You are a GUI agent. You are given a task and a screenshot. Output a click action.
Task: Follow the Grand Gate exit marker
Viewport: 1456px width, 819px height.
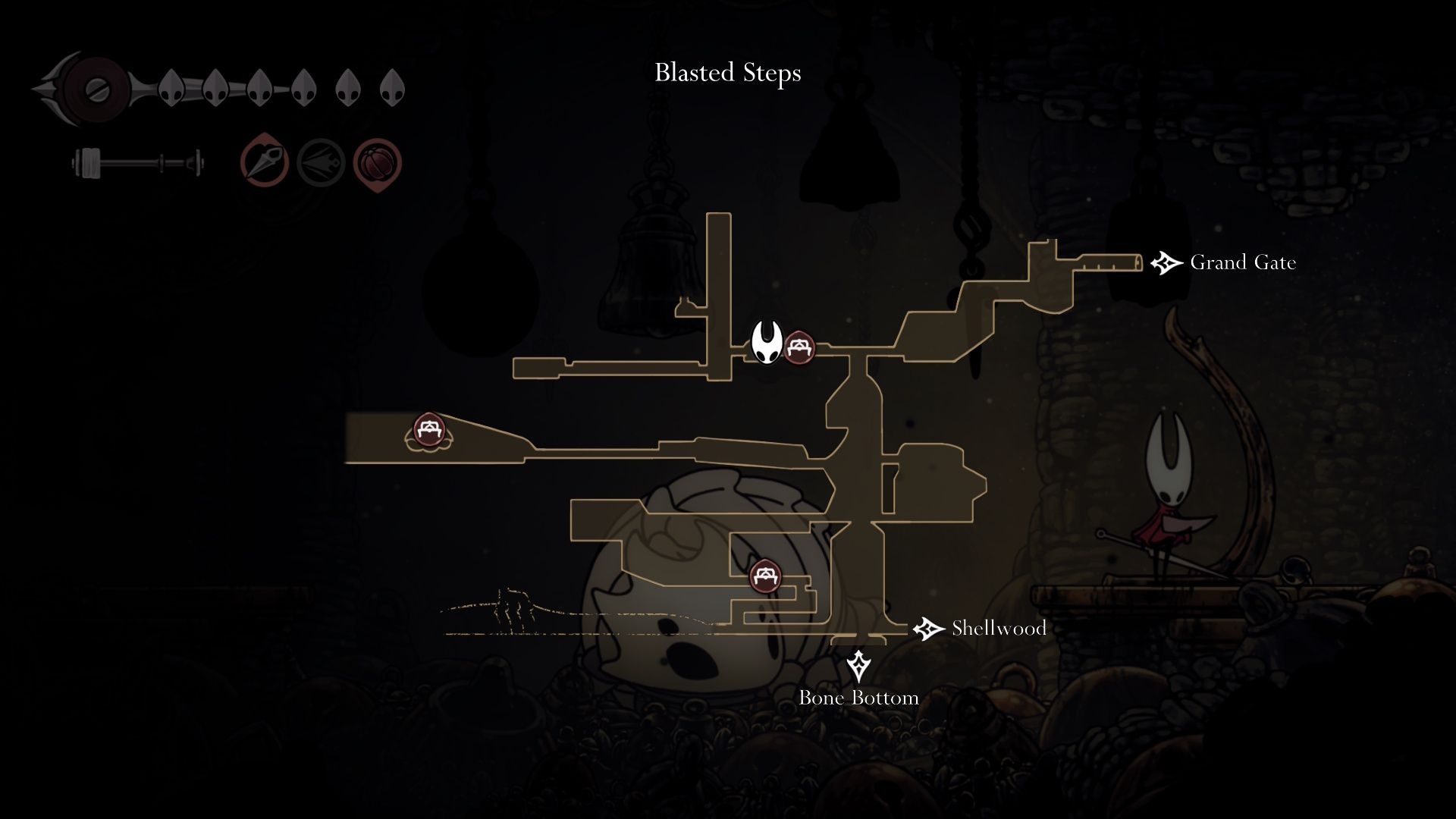pos(1166,263)
